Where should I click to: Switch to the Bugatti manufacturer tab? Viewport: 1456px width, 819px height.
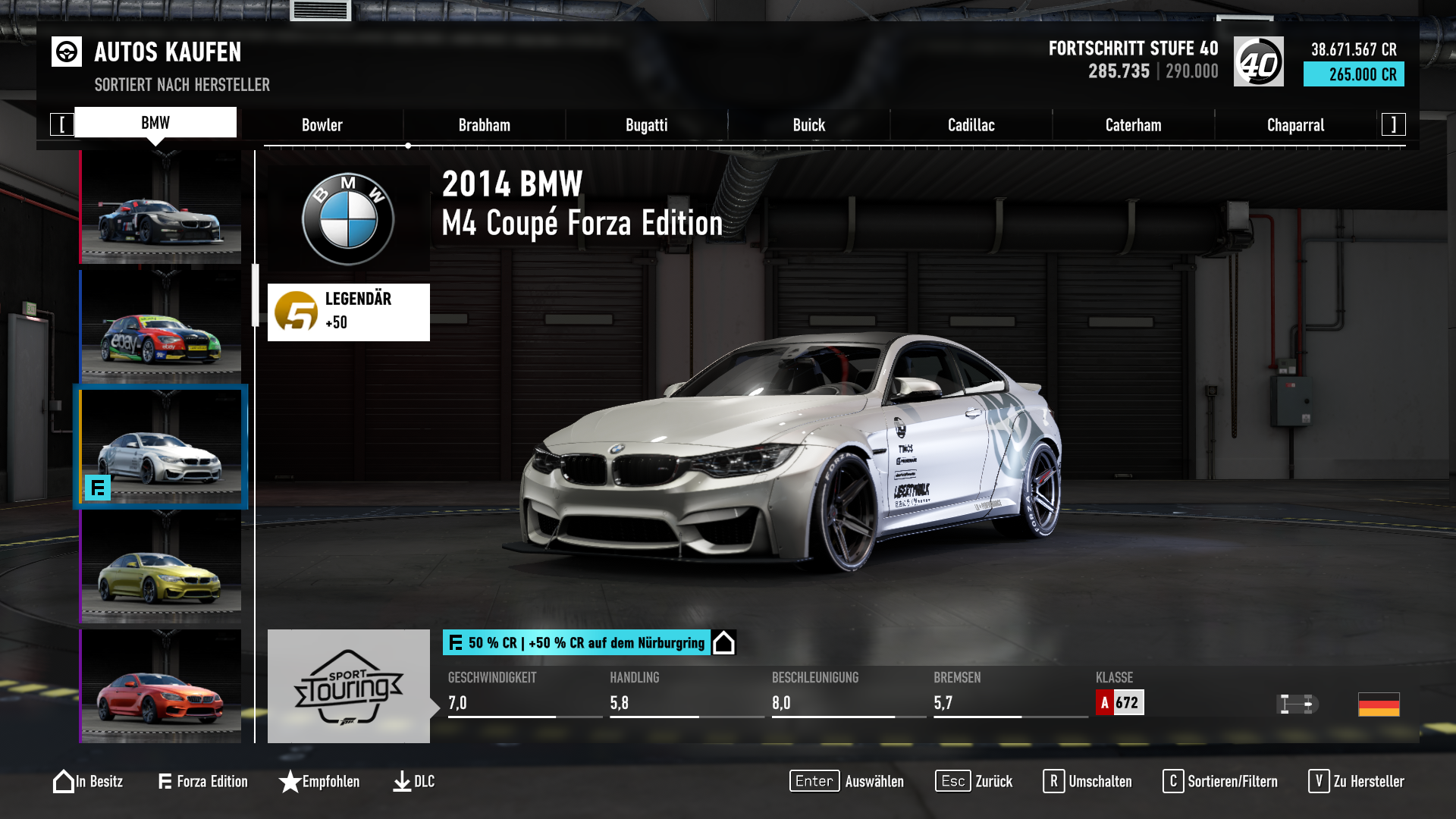coord(645,124)
